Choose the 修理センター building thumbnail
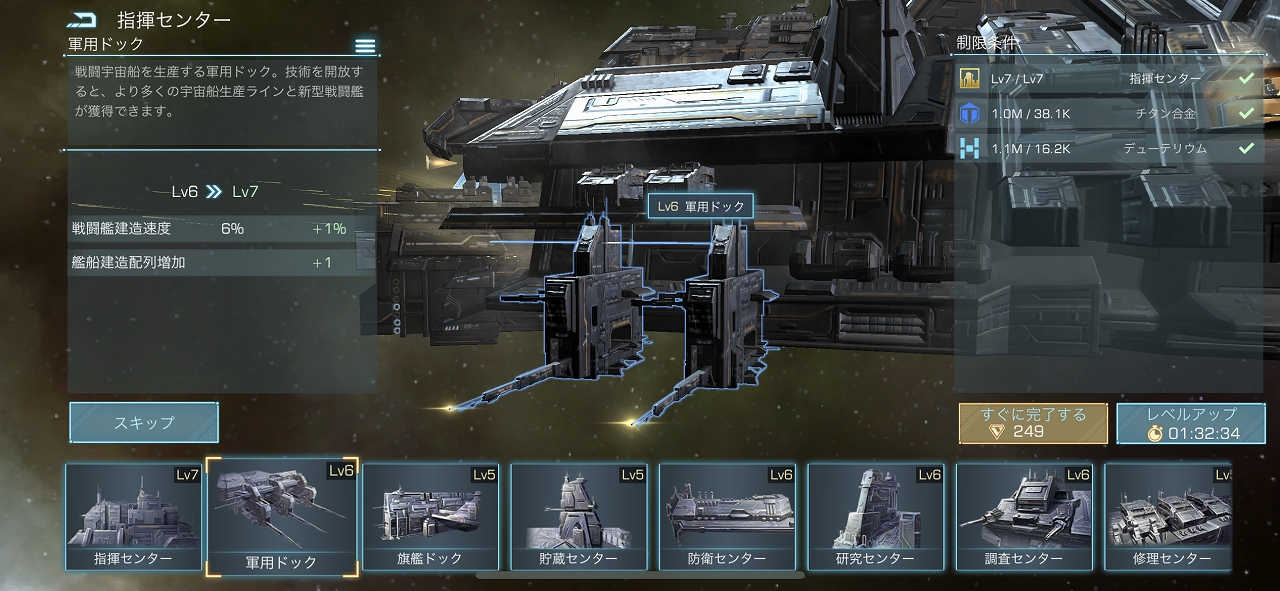1280x591 pixels. 1168,518
